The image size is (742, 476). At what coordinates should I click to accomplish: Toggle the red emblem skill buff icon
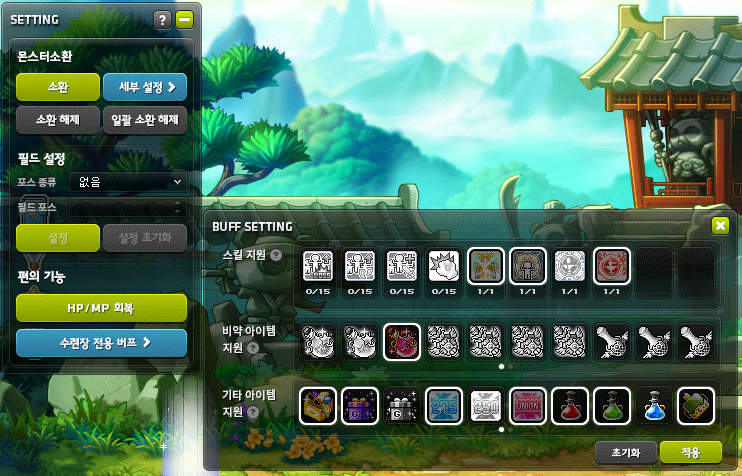611,266
